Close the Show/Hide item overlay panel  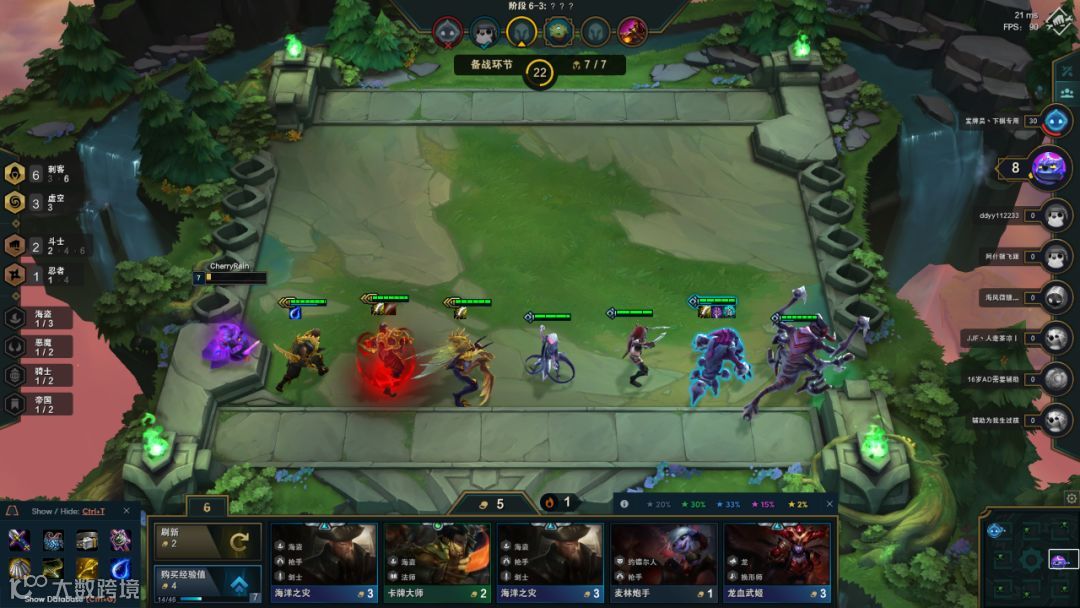(127, 511)
